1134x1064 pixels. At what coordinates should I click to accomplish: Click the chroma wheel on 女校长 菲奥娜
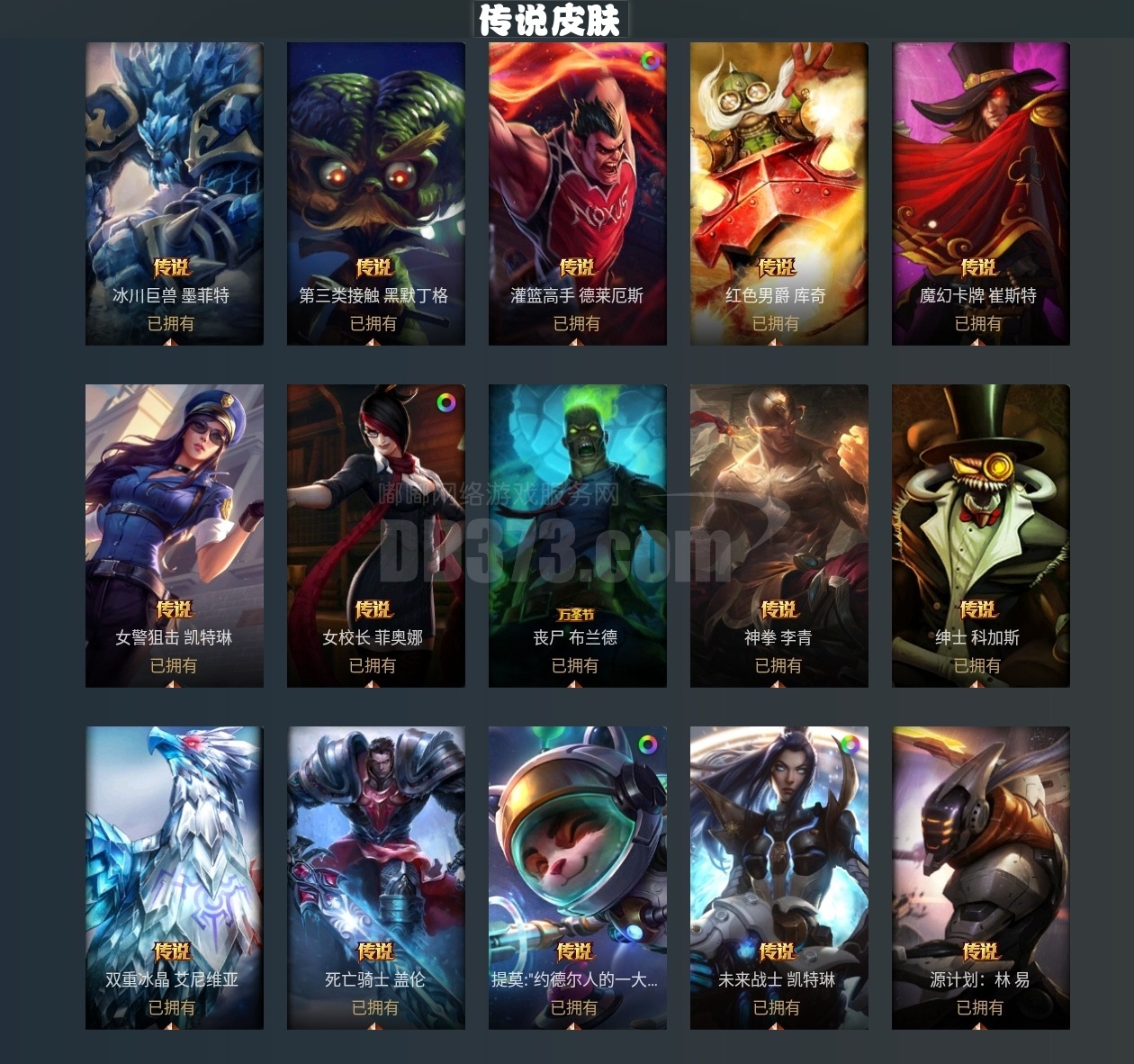[446, 402]
